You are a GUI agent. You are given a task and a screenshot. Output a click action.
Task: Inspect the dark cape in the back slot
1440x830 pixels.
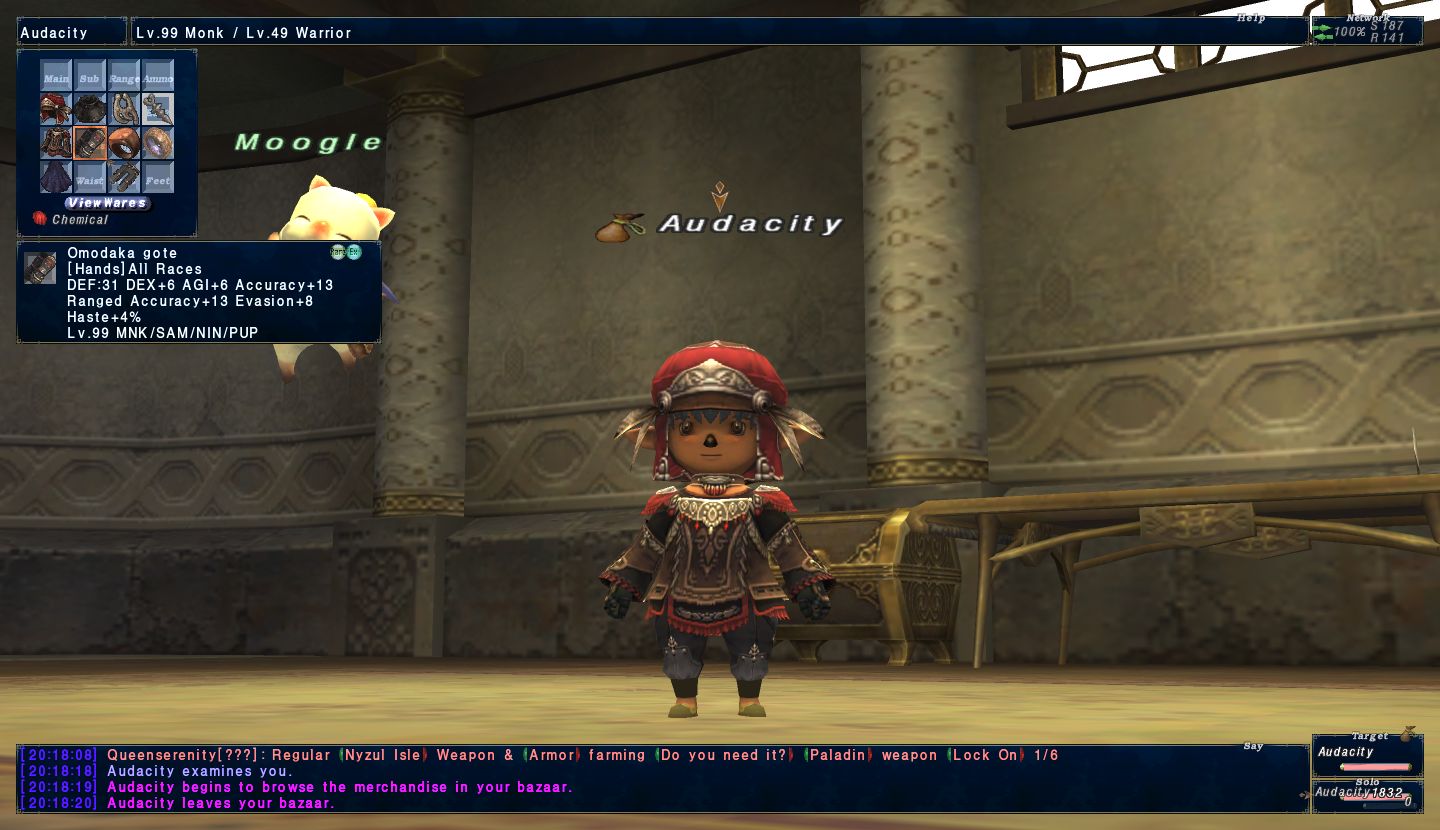56,178
